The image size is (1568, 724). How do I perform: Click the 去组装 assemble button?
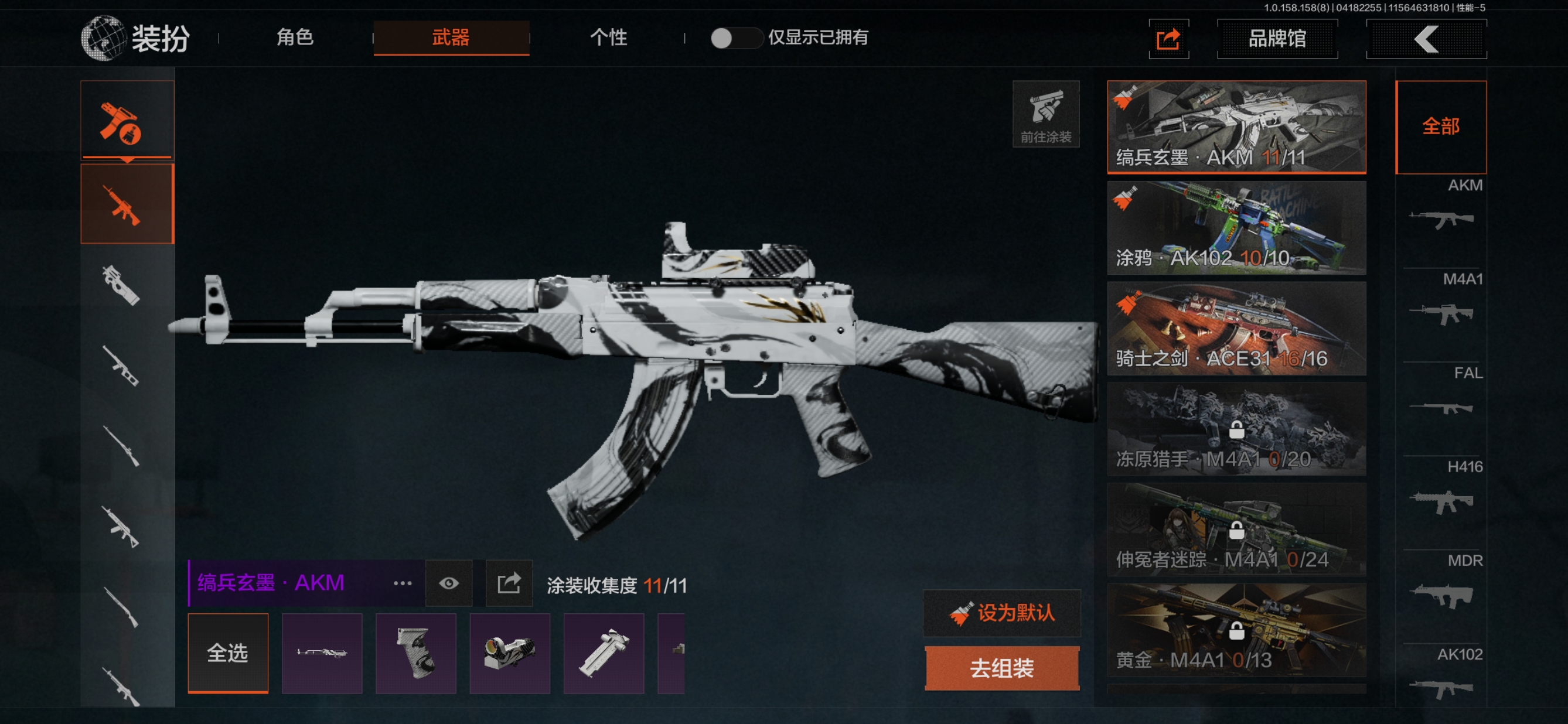(1002, 668)
